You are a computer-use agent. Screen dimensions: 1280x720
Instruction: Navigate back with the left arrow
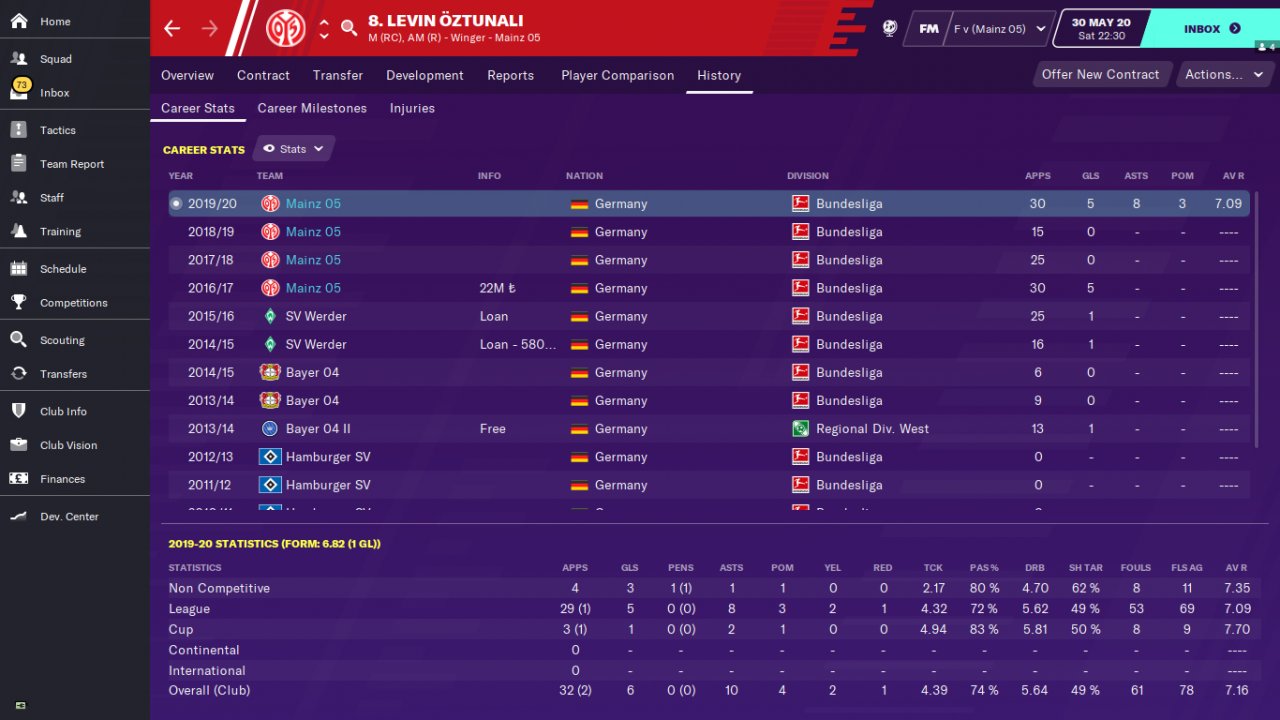click(172, 28)
